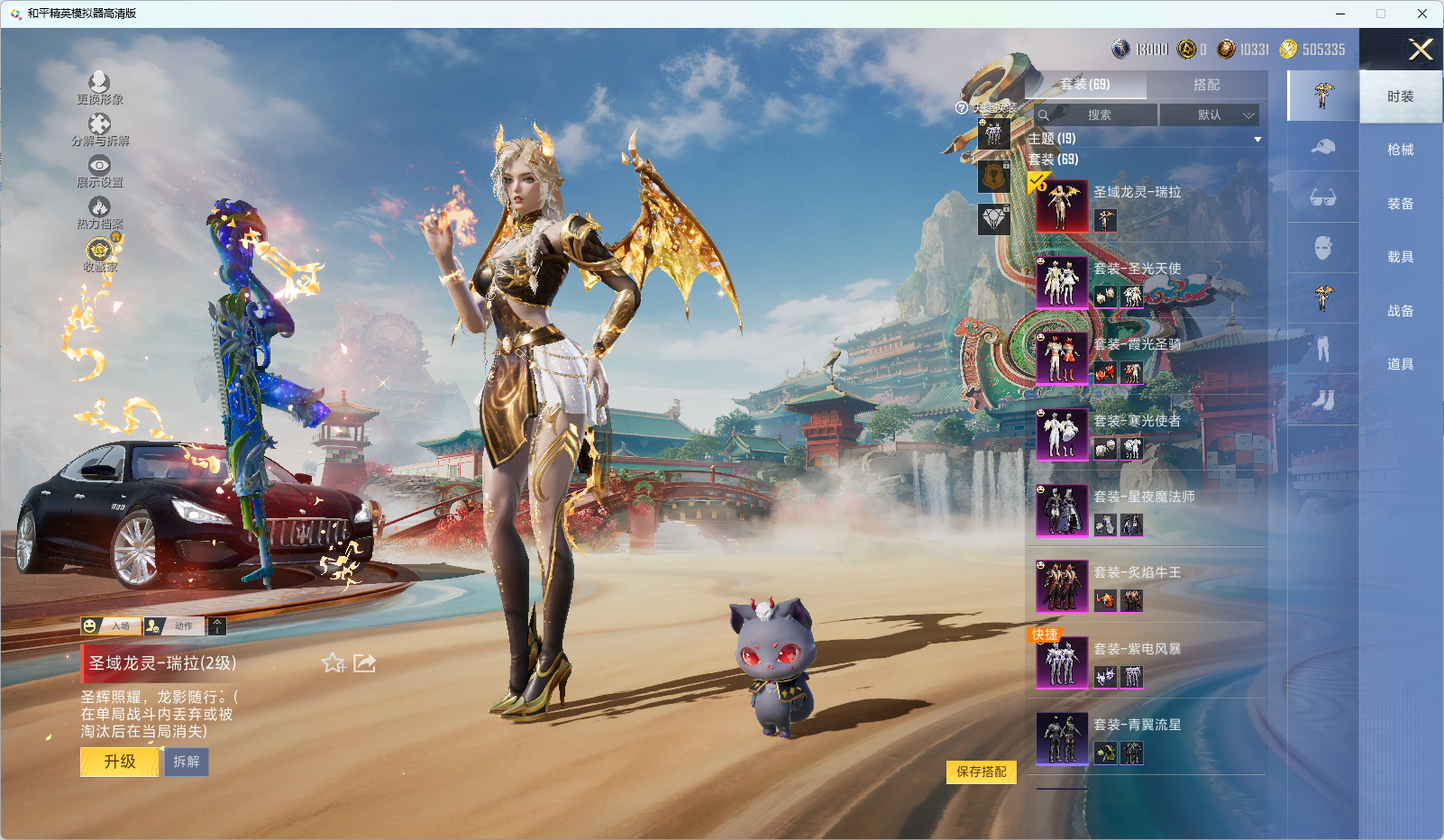Open 展示设置 display settings
The image size is (1444, 840).
click(x=99, y=170)
